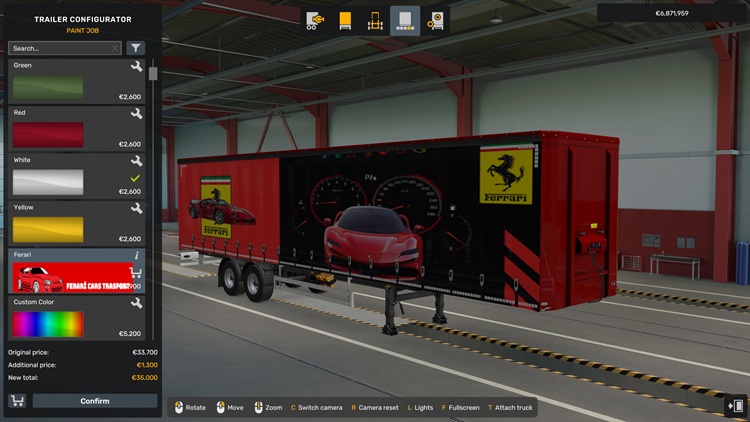Screen dimensions: 750x422
Task: Open the funnel filter options
Action: (136, 48)
